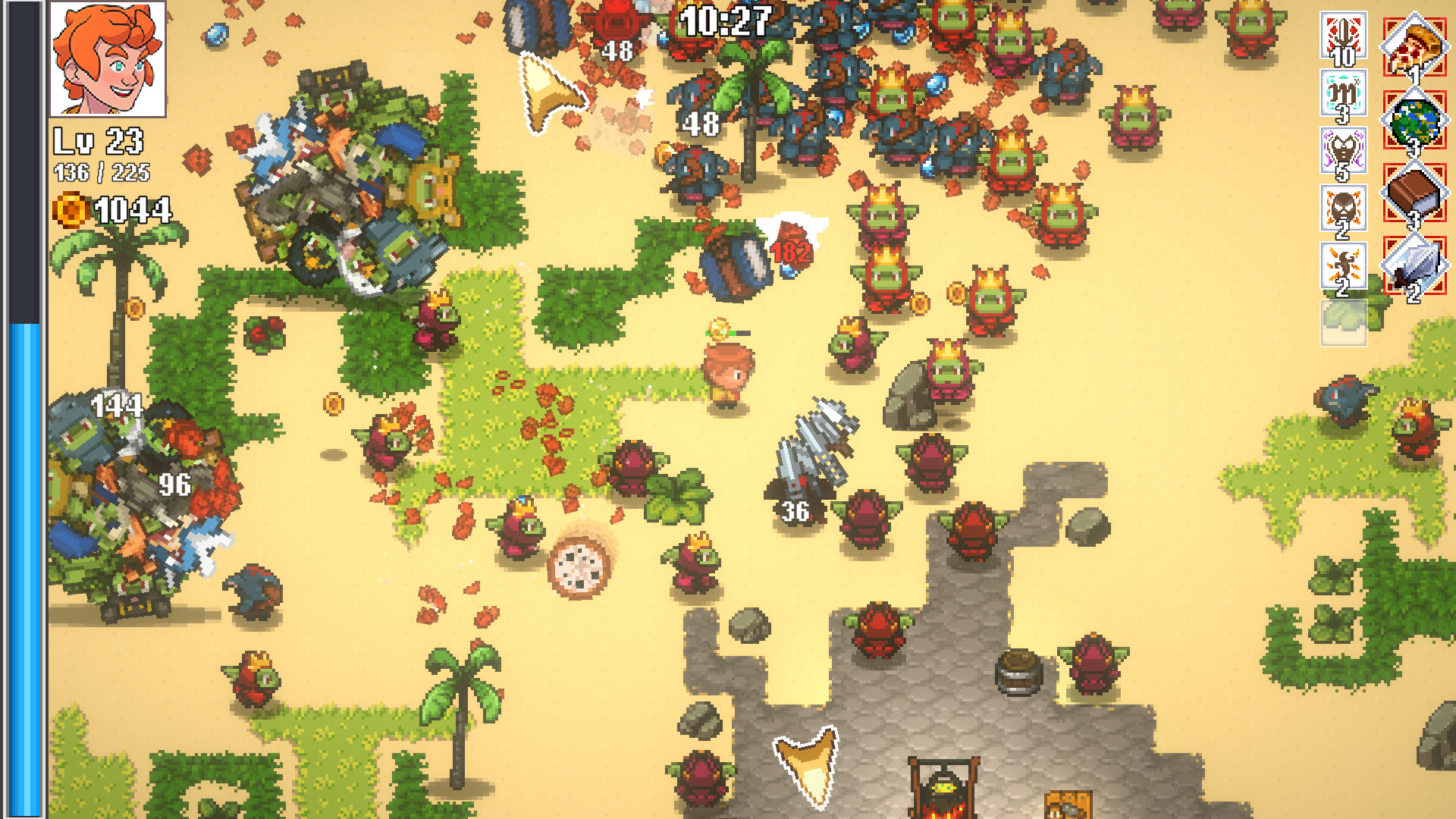Click the health readout 136 / 225
Viewport: 1456px width, 819px height.
tap(103, 172)
